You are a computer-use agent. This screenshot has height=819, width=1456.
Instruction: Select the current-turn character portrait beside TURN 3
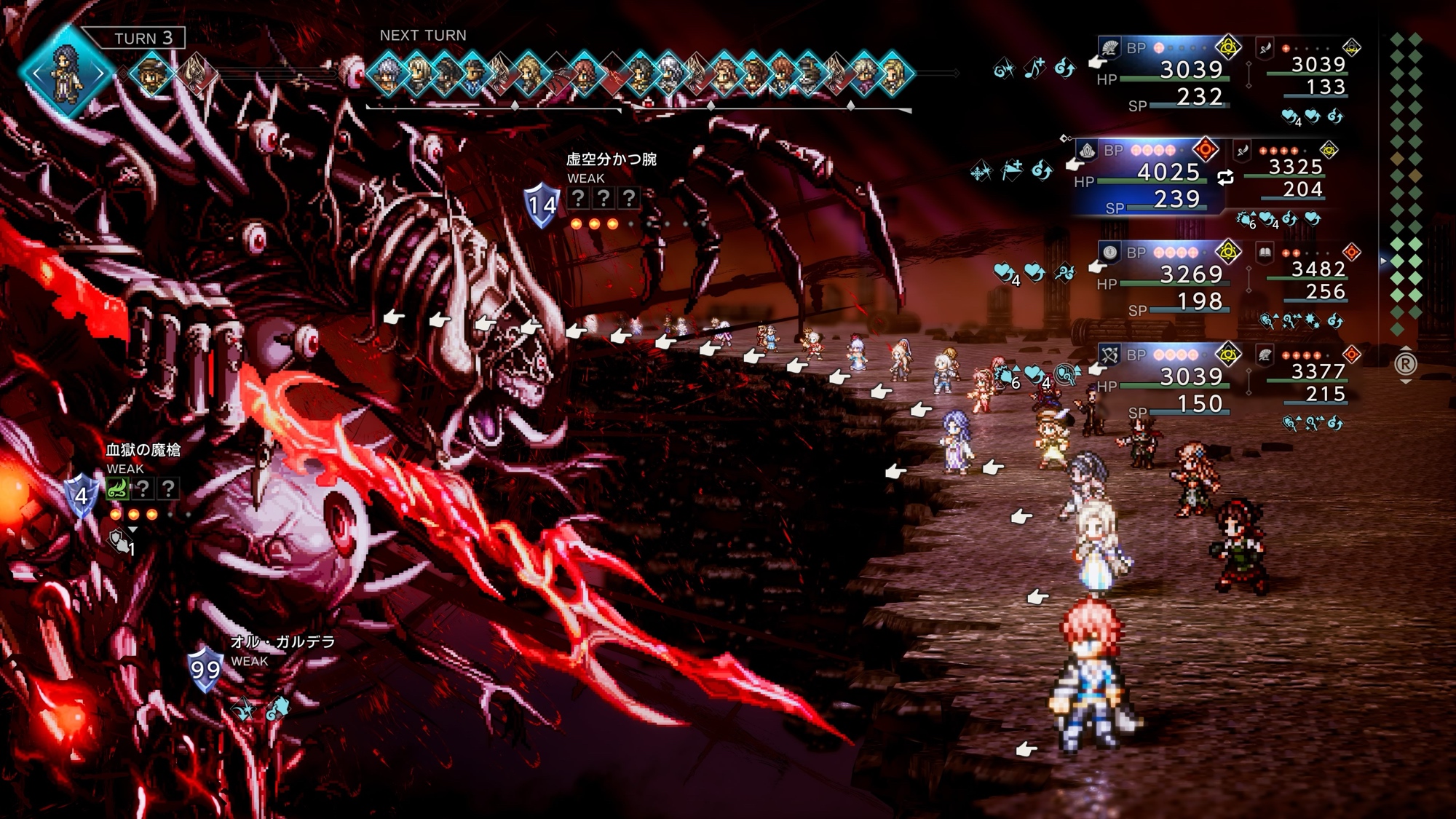coord(67,71)
